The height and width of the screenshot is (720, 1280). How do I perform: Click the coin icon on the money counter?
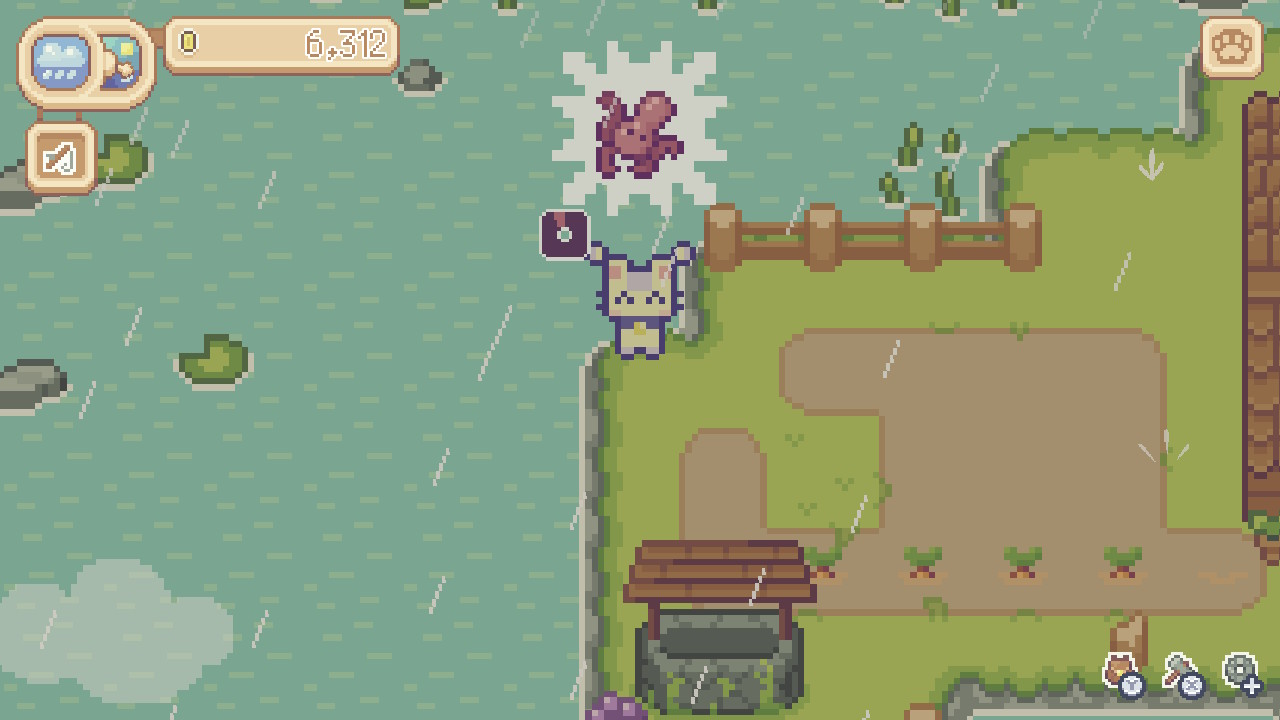186,44
